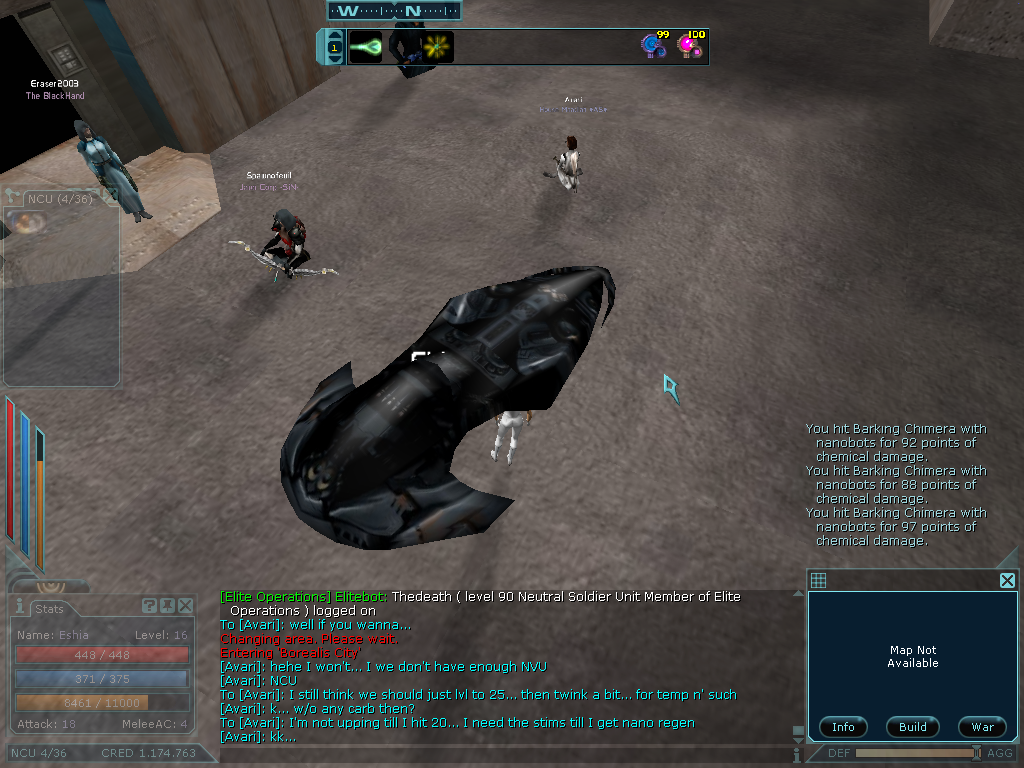Click the grid icon on the map window
The image size is (1024, 768).
click(x=818, y=580)
